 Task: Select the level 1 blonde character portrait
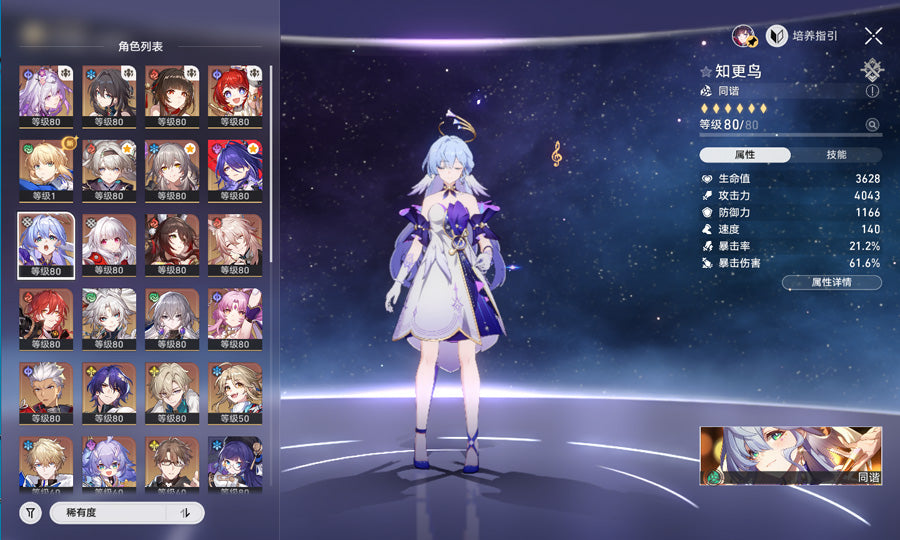point(45,167)
